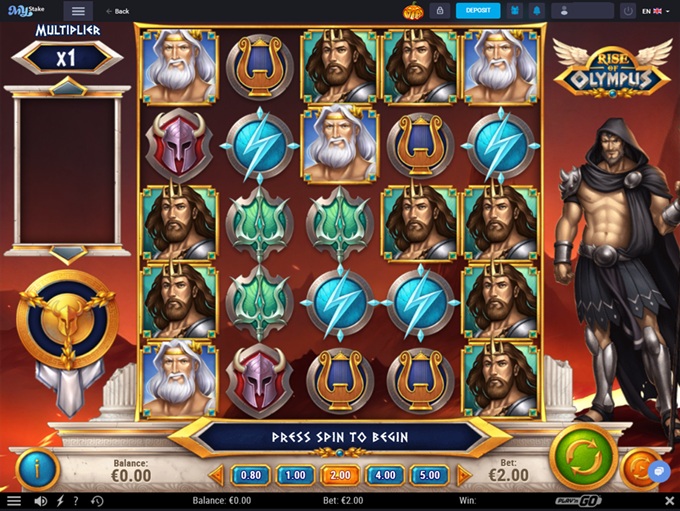The image size is (680, 511).
Task: Set the bet to 4.00
Action: (385, 475)
